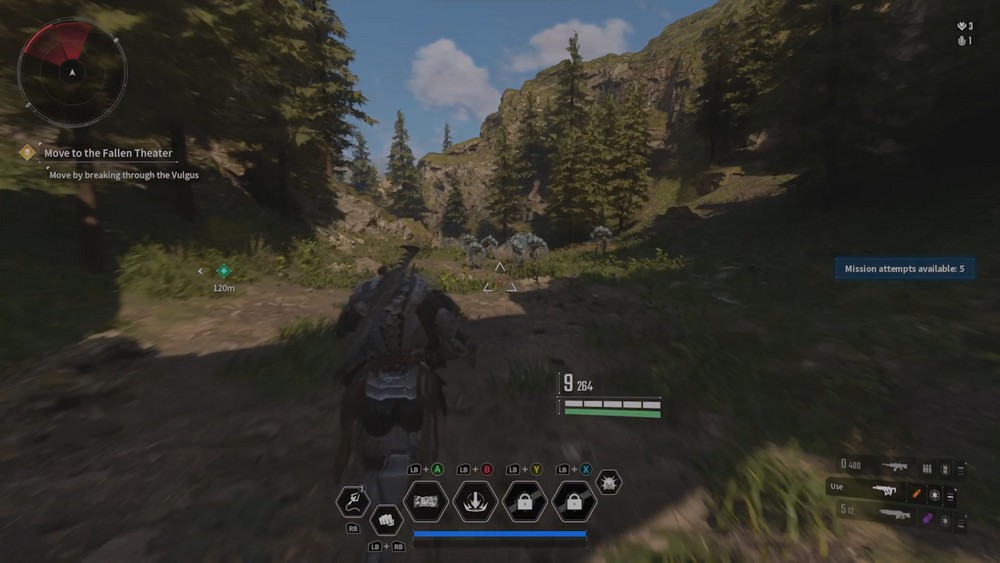Select the small bug-shaped passive skill icon

tap(608, 483)
